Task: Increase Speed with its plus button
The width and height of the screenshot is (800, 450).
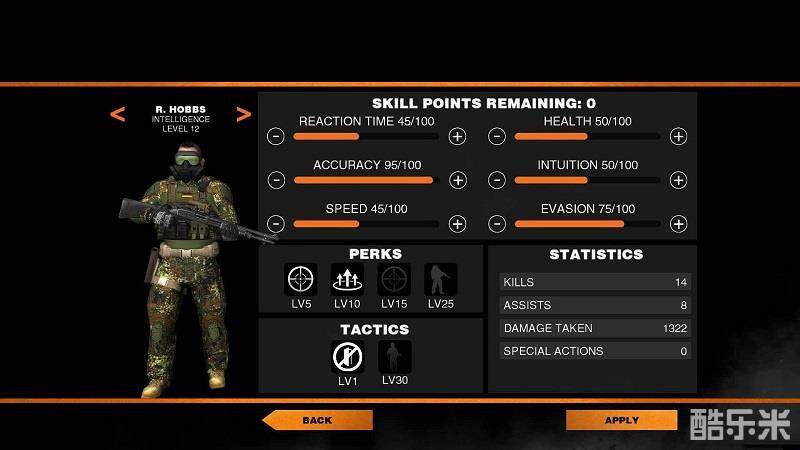Action: (x=457, y=224)
